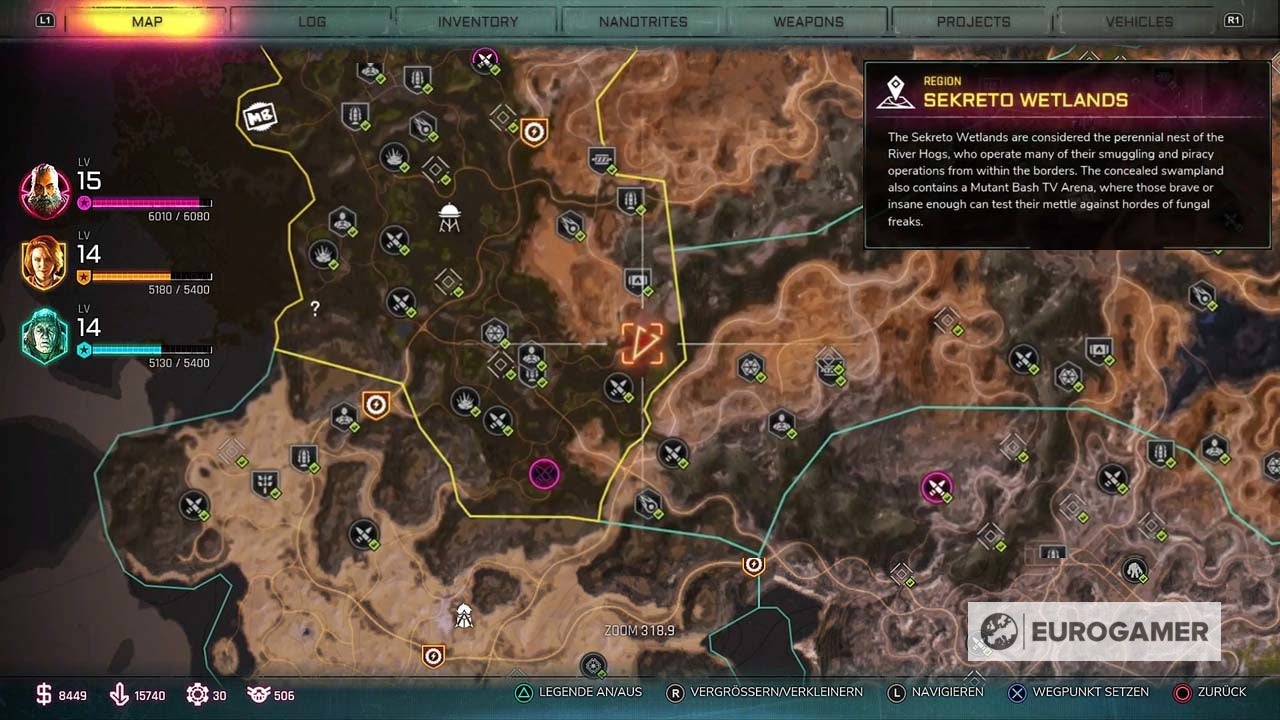This screenshot has width=1280, height=720.
Task: Click the Eurogamer logo
Action: [x=1093, y=631]
